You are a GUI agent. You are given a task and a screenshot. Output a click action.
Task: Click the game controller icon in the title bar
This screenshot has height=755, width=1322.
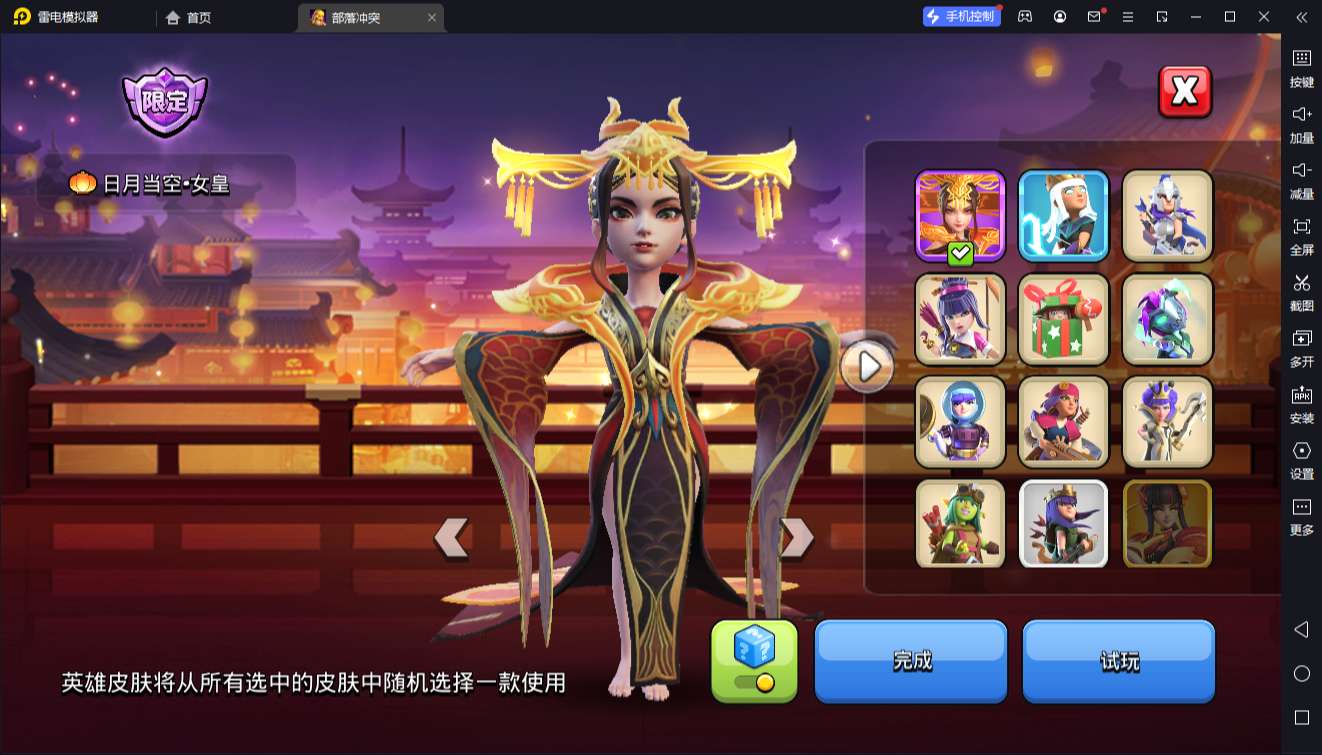1023,16
